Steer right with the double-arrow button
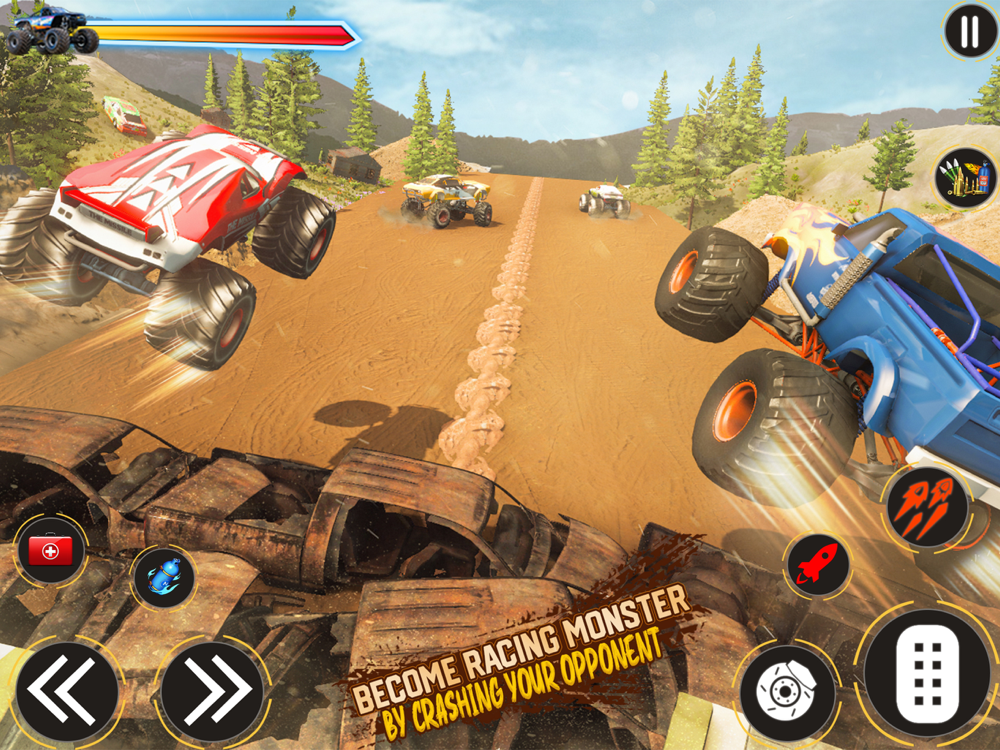Image resolution: width=1000 pixels, height=750 pixels. pos(212,691)
